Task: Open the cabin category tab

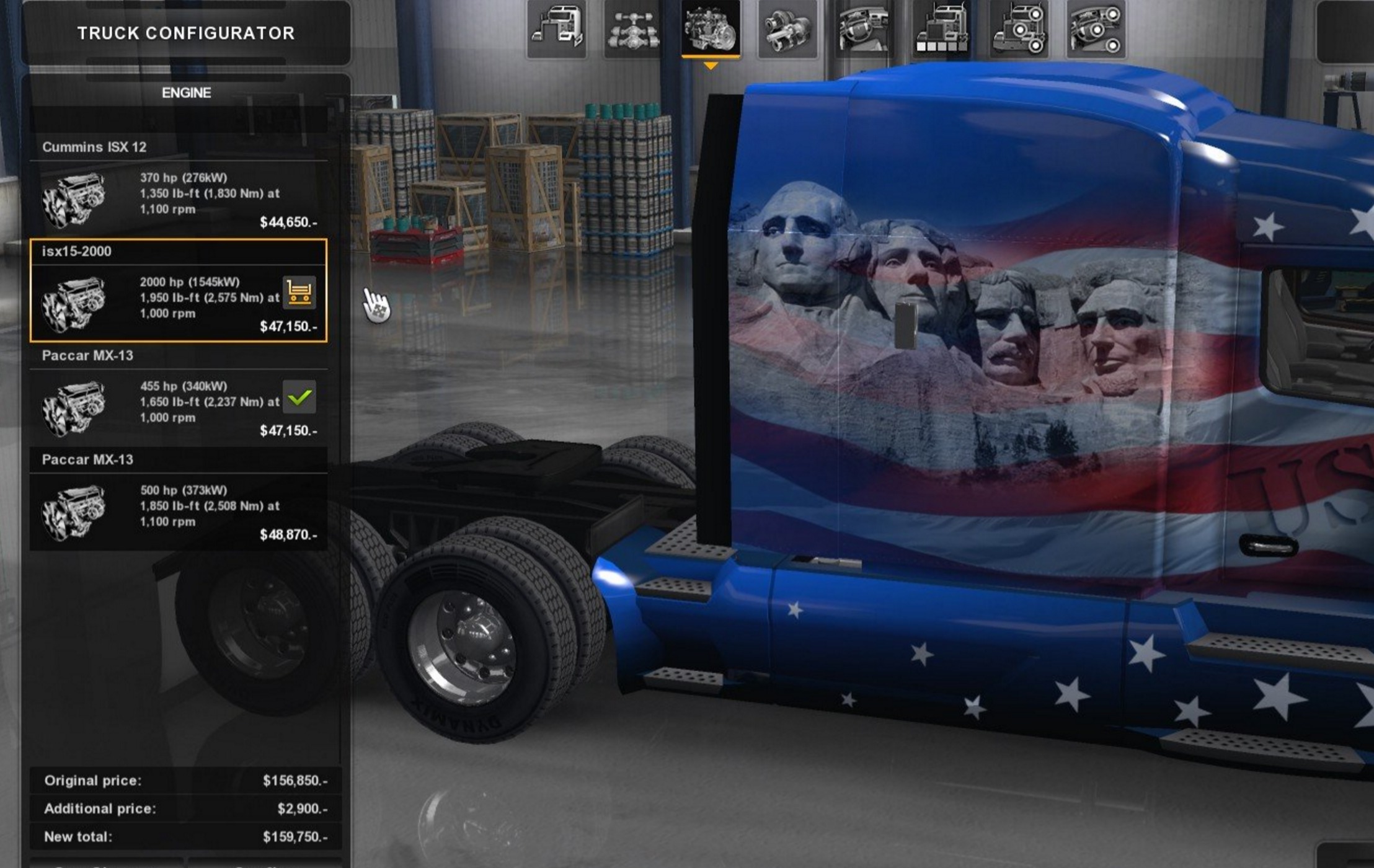Action: (556, 29)
